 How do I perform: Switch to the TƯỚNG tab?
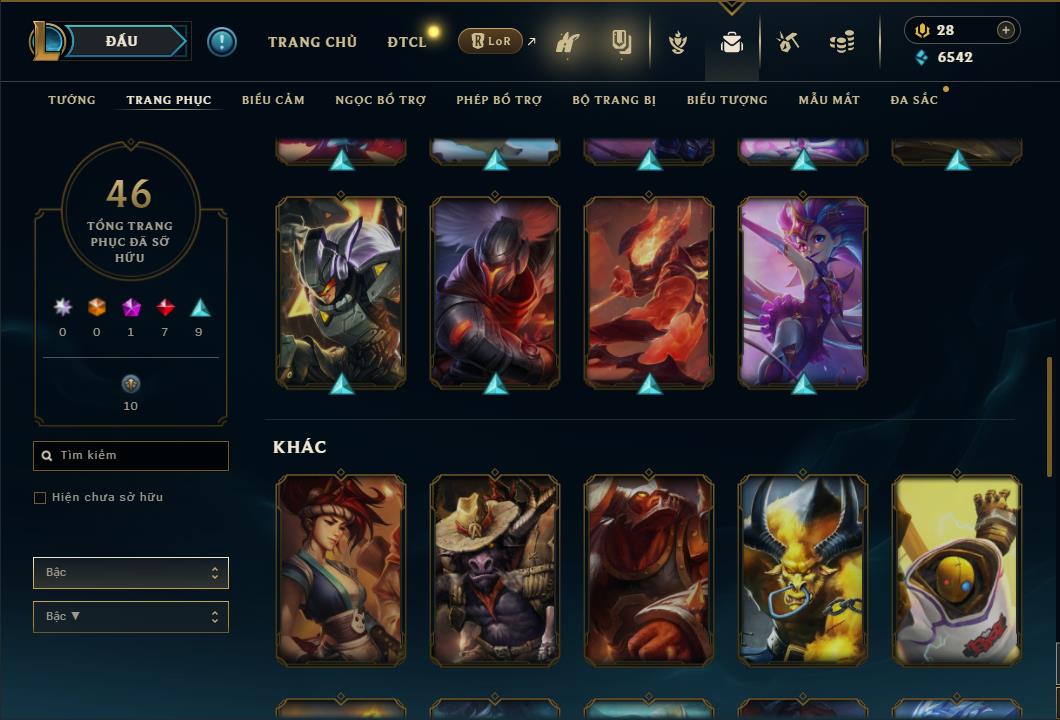point(72,100)
